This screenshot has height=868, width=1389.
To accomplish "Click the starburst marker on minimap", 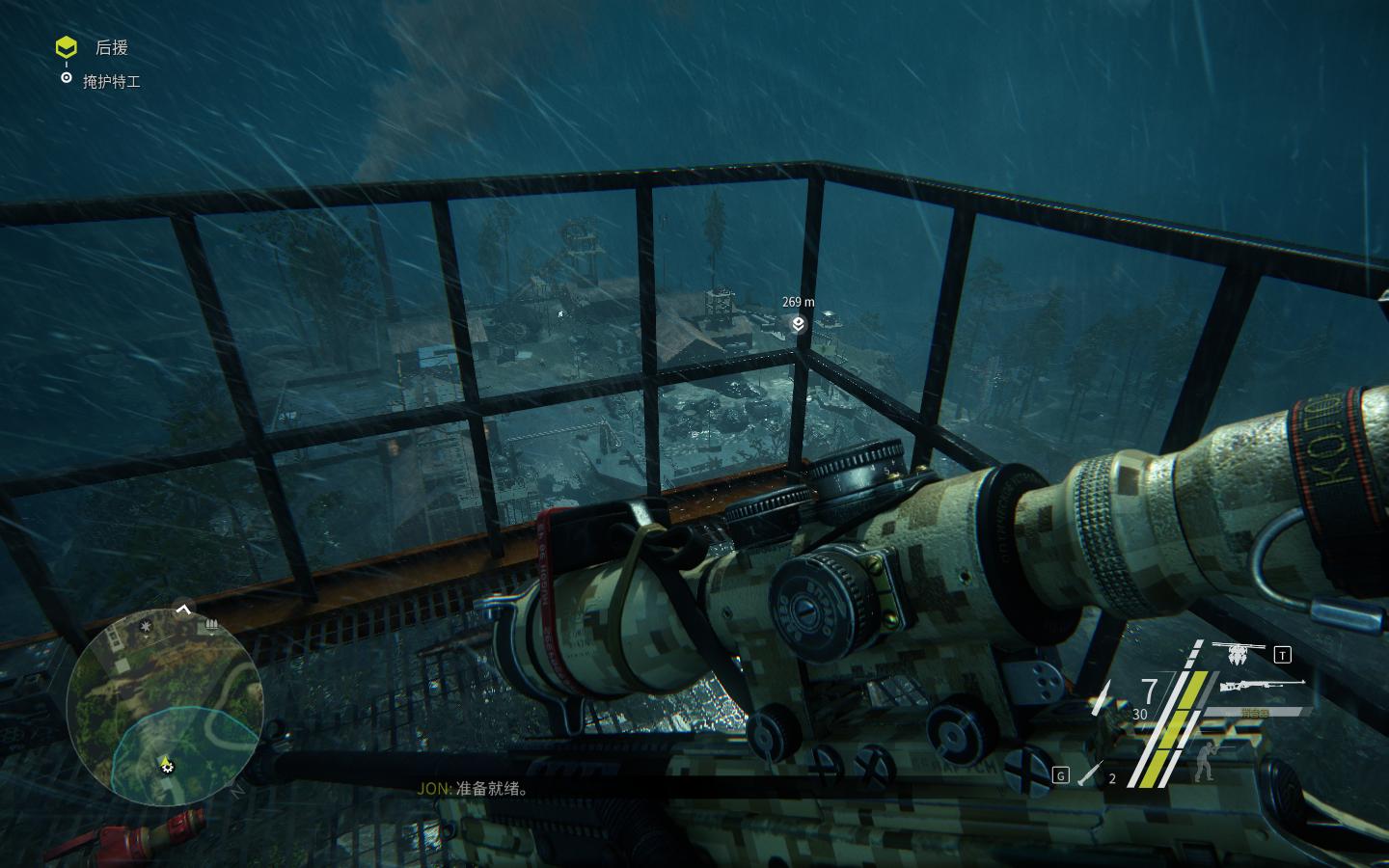I will (x=146, y=627).
